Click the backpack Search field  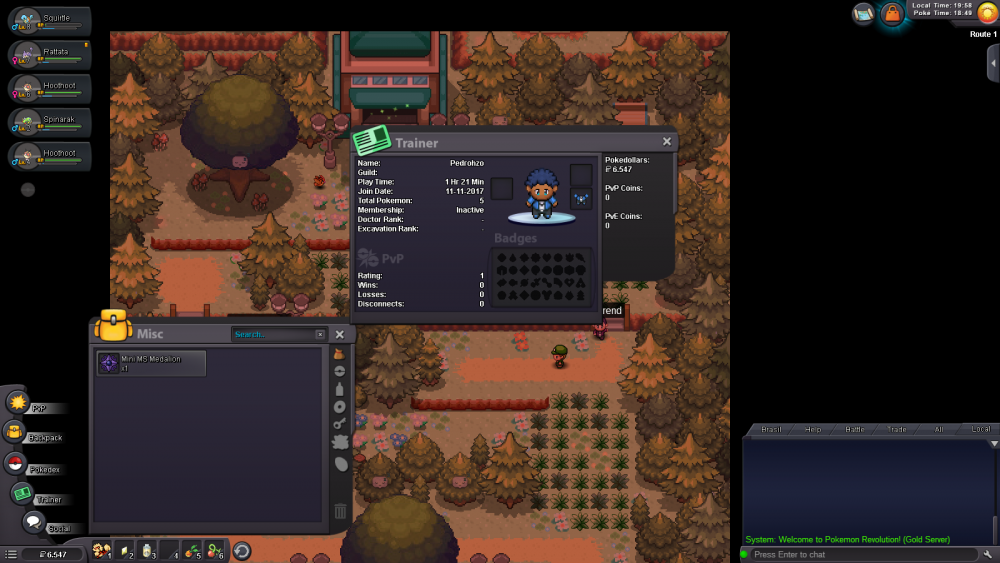274,334
